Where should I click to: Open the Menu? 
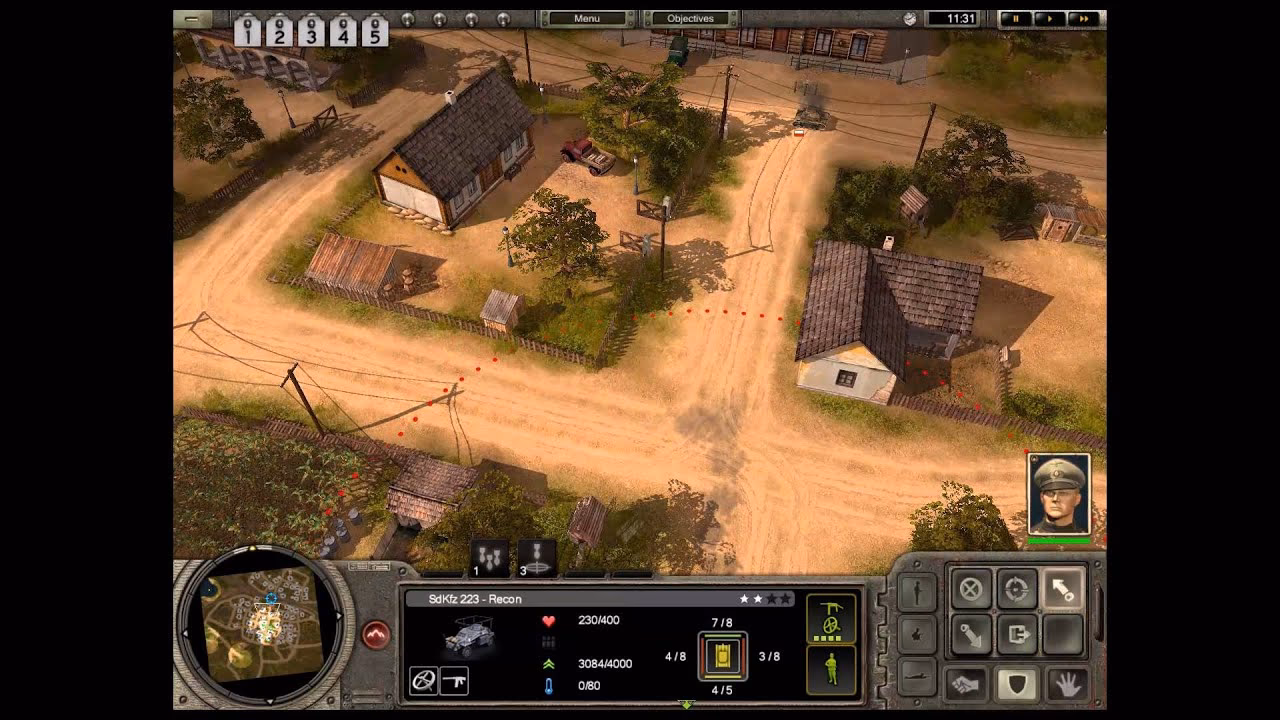(586, 18)
